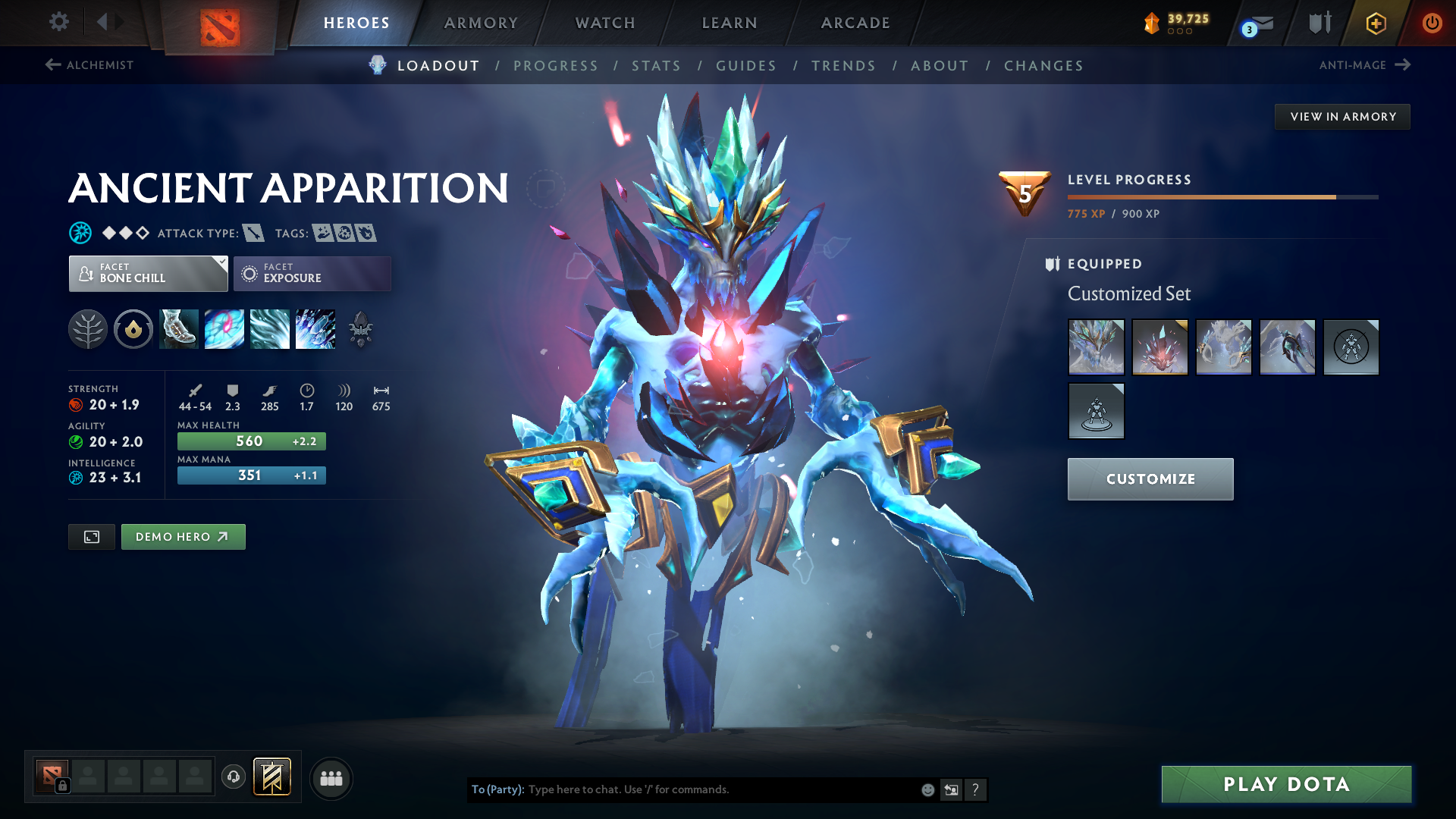
Task: Click the Dota 2 logo in the top bar
Action: [x=218, y=22]
